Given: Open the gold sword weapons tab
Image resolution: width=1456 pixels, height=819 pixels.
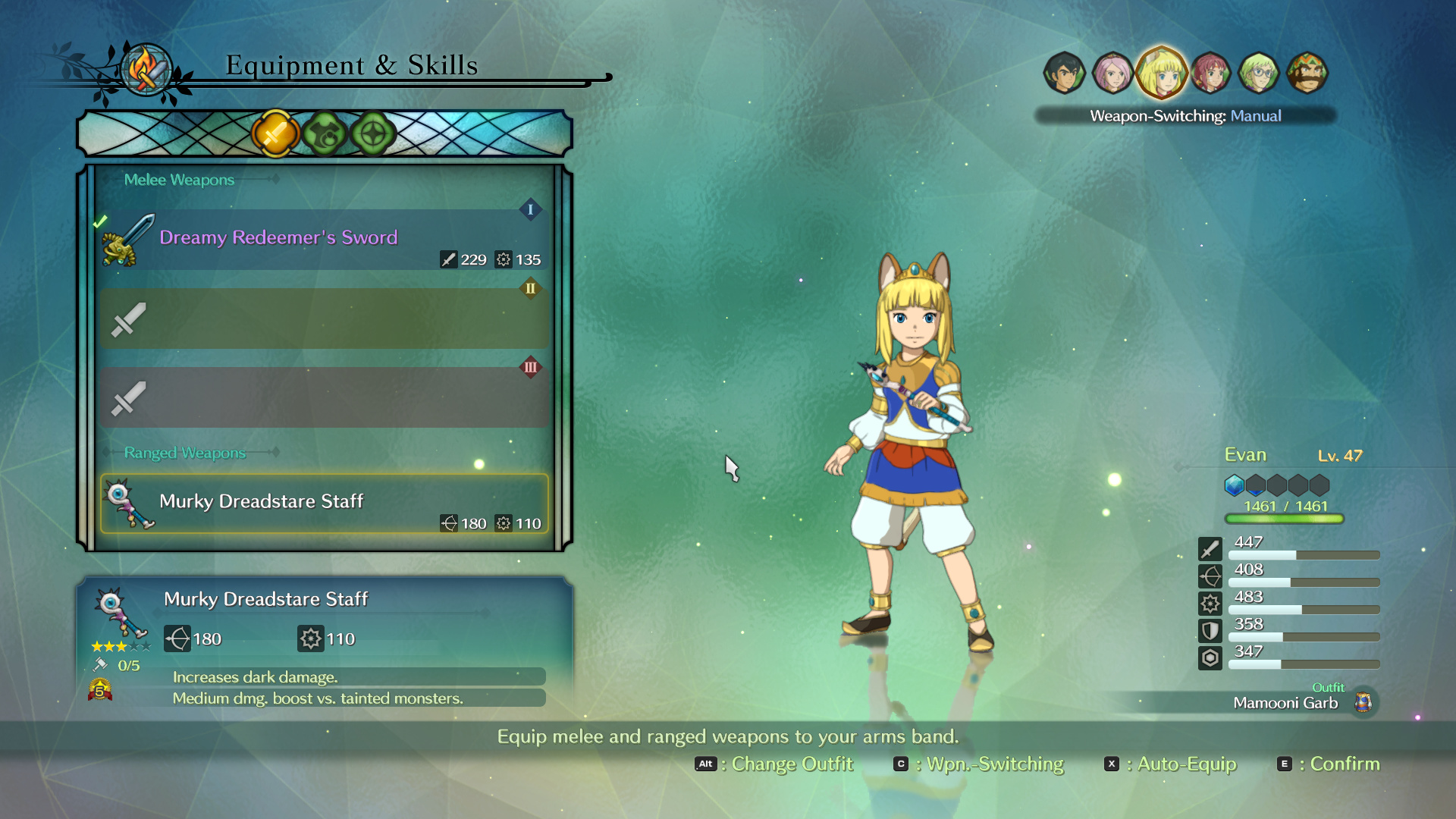Looking at the screenshot, I should click(275, 134).
